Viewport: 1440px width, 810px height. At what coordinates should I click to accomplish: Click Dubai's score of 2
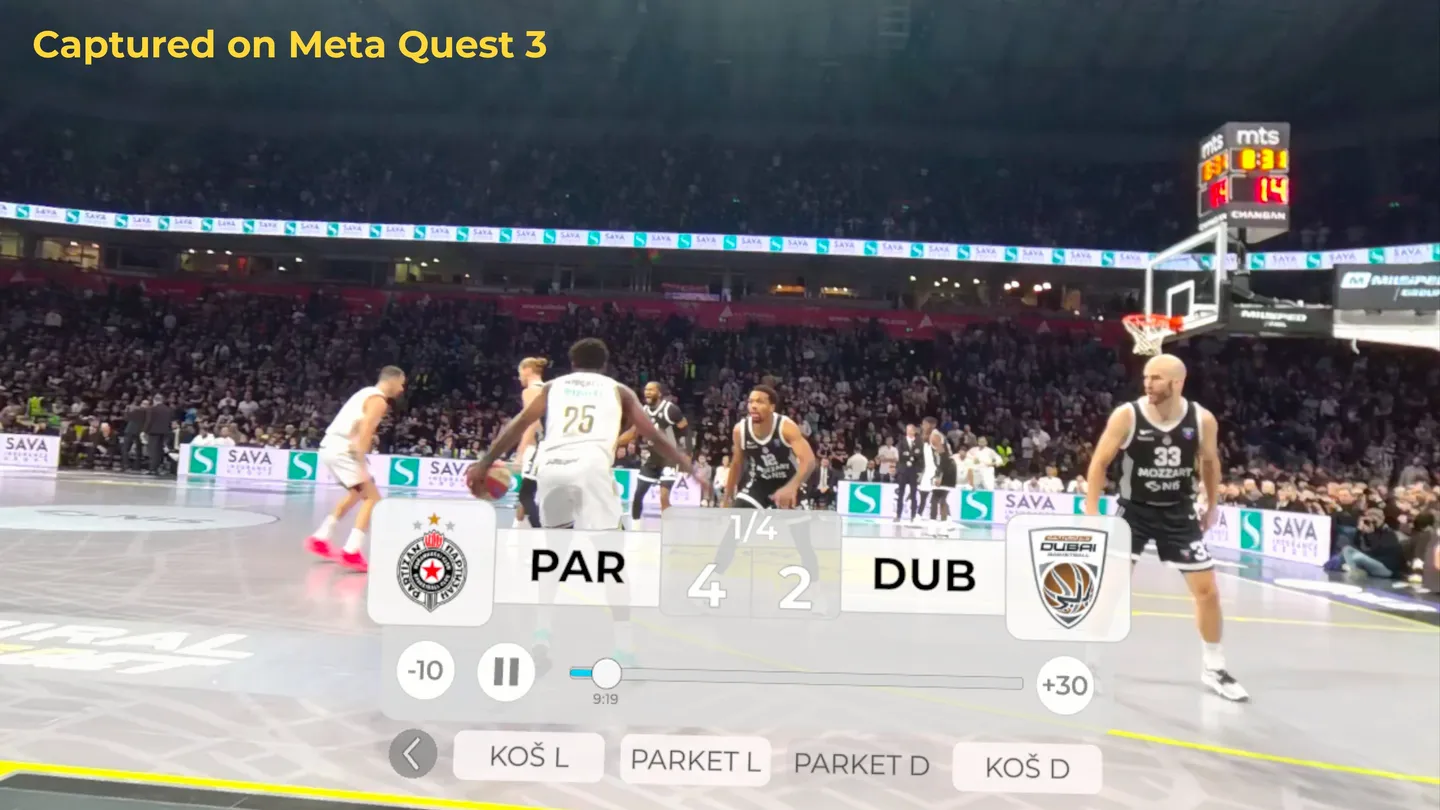point(793,590)
